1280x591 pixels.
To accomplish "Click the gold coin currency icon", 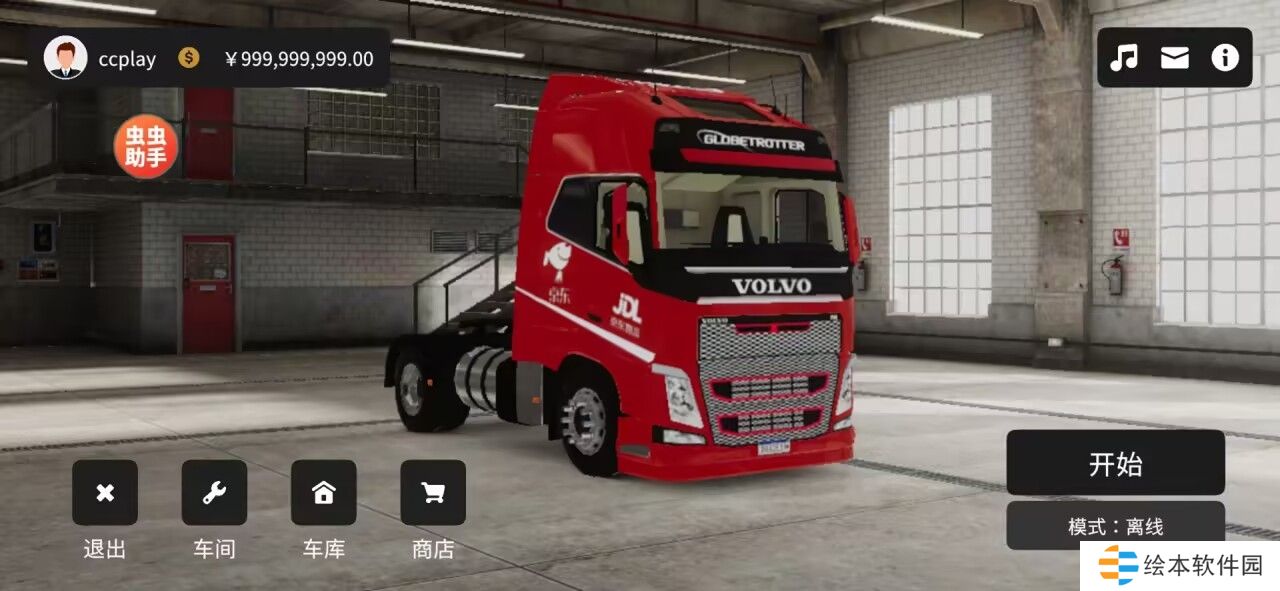I will pyautogui.click(x=189, y=58).
